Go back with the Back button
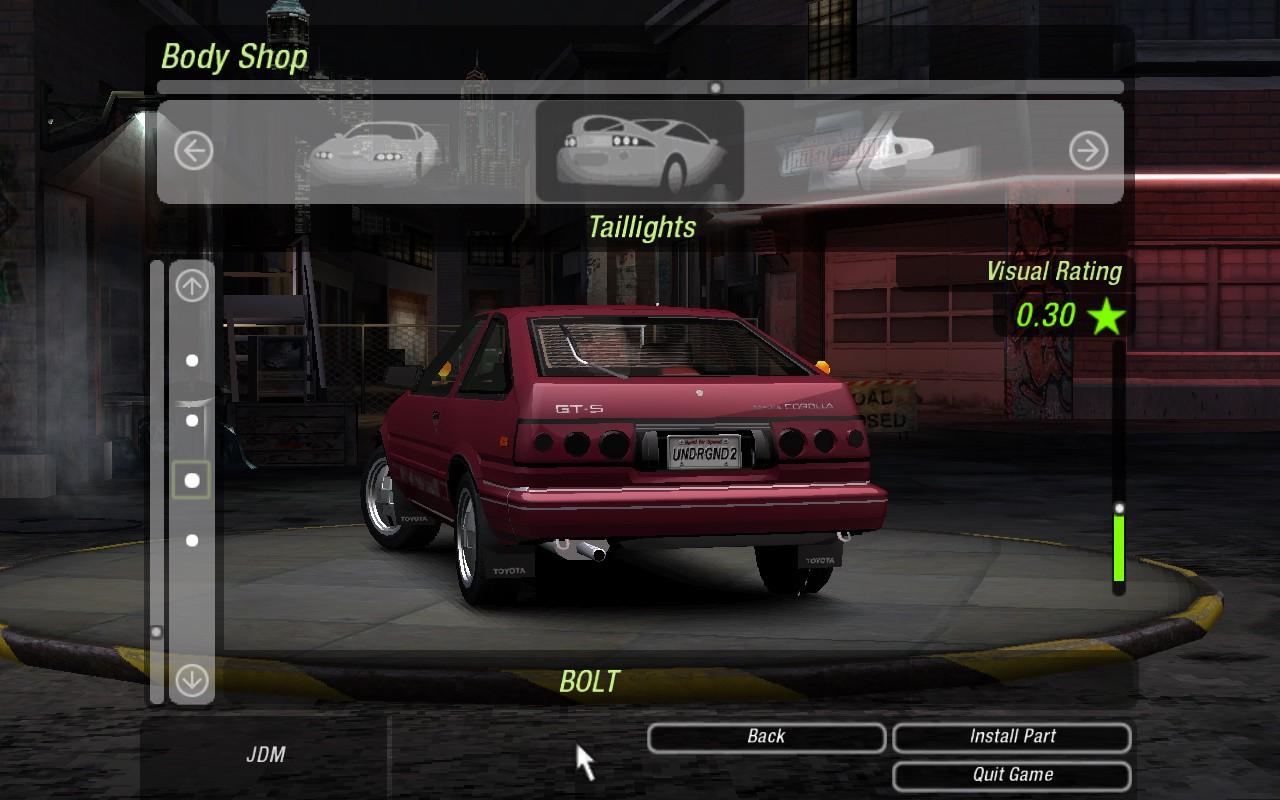Image resolution: width=1280 pixels, height=800 pixels. coord(766,737)
